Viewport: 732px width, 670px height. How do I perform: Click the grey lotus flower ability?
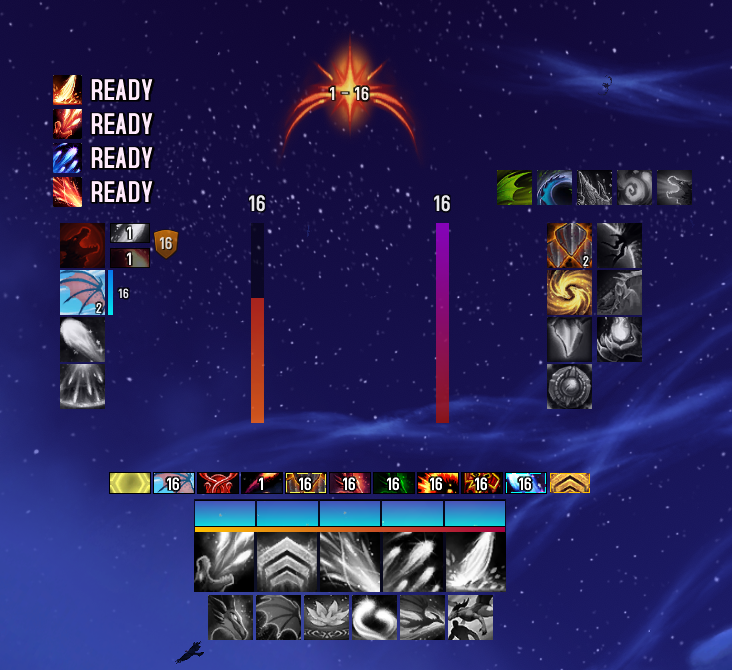click(327, 617)
